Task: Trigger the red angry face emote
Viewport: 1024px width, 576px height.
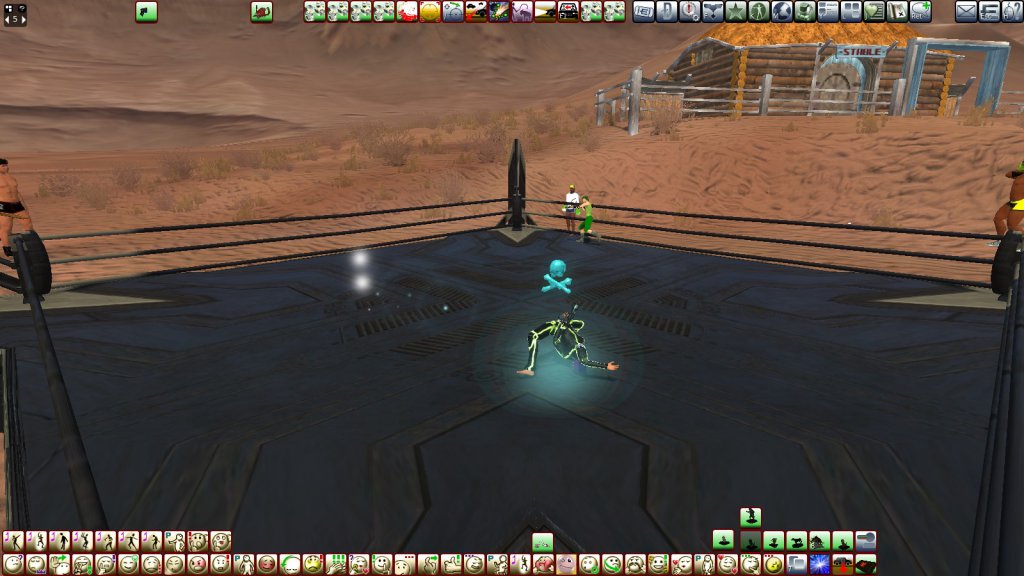Action: (197, 563)
